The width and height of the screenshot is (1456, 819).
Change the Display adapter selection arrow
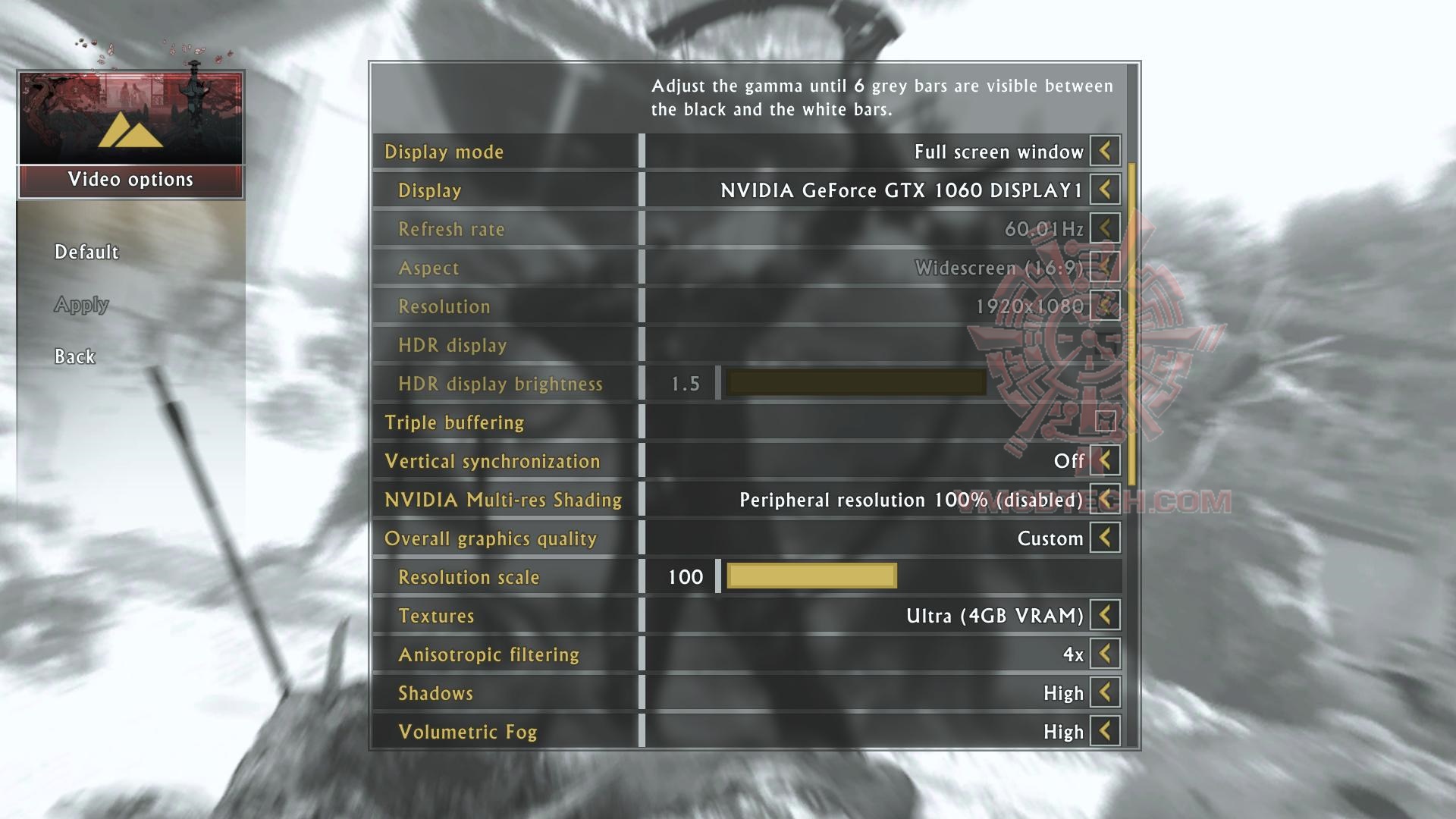[x=1105, y=190]
